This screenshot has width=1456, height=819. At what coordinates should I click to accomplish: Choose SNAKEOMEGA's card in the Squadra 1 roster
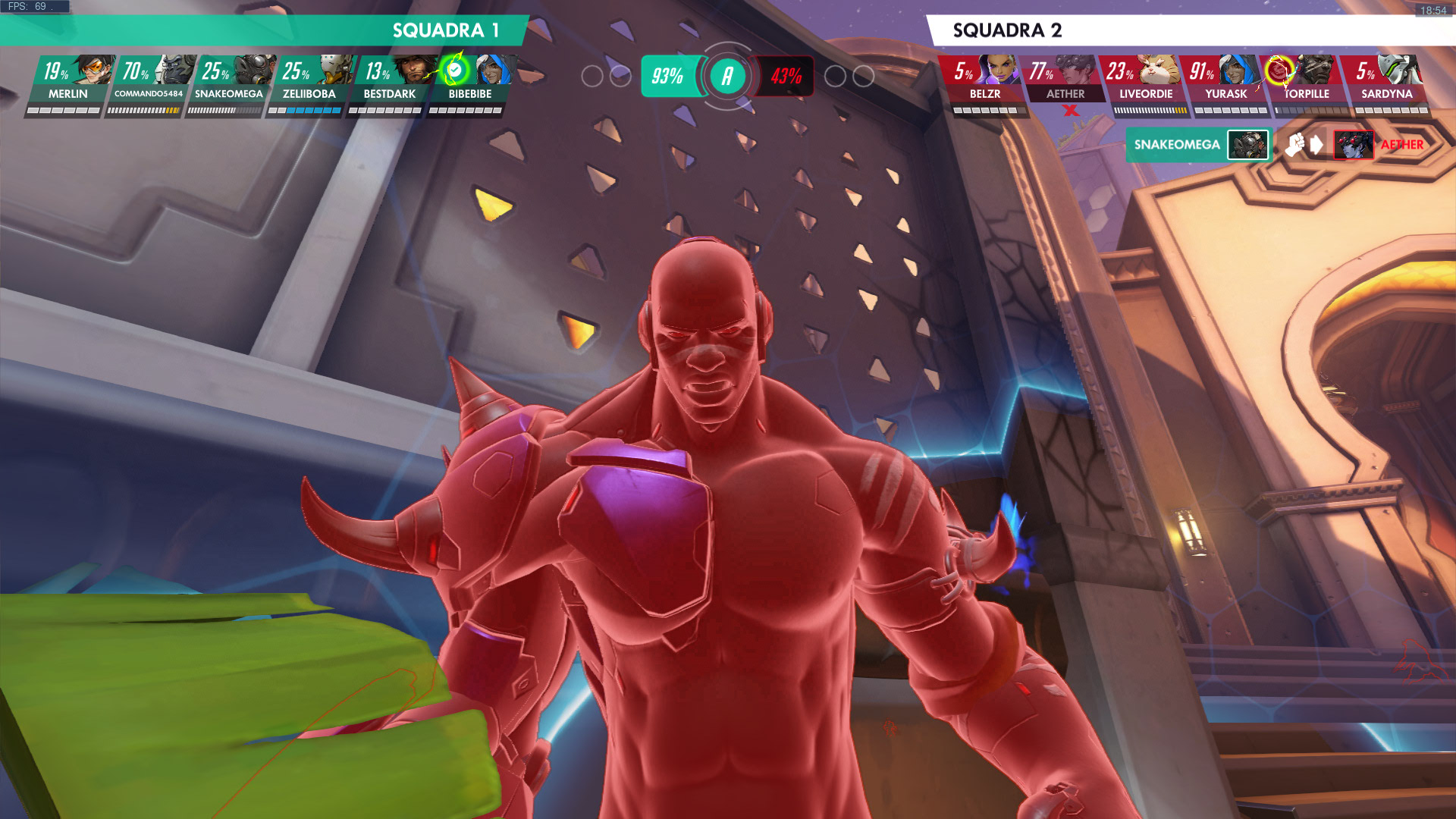point(229,82)
